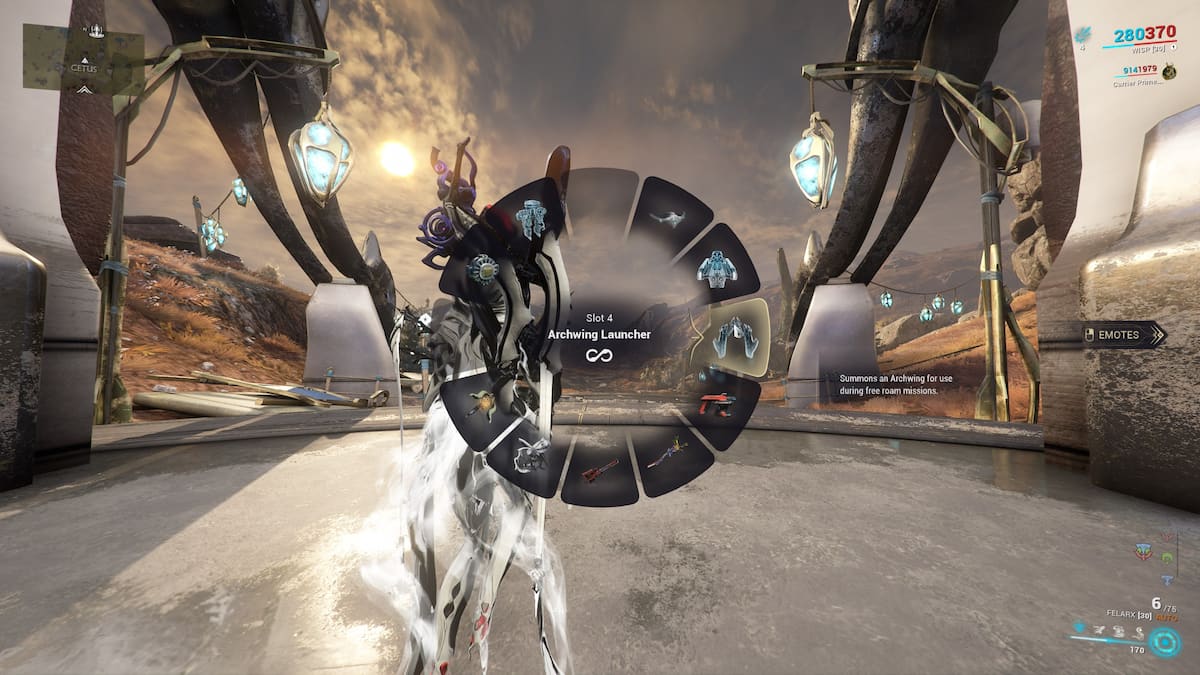Choose the silver fish gear slot

point(666,218)
